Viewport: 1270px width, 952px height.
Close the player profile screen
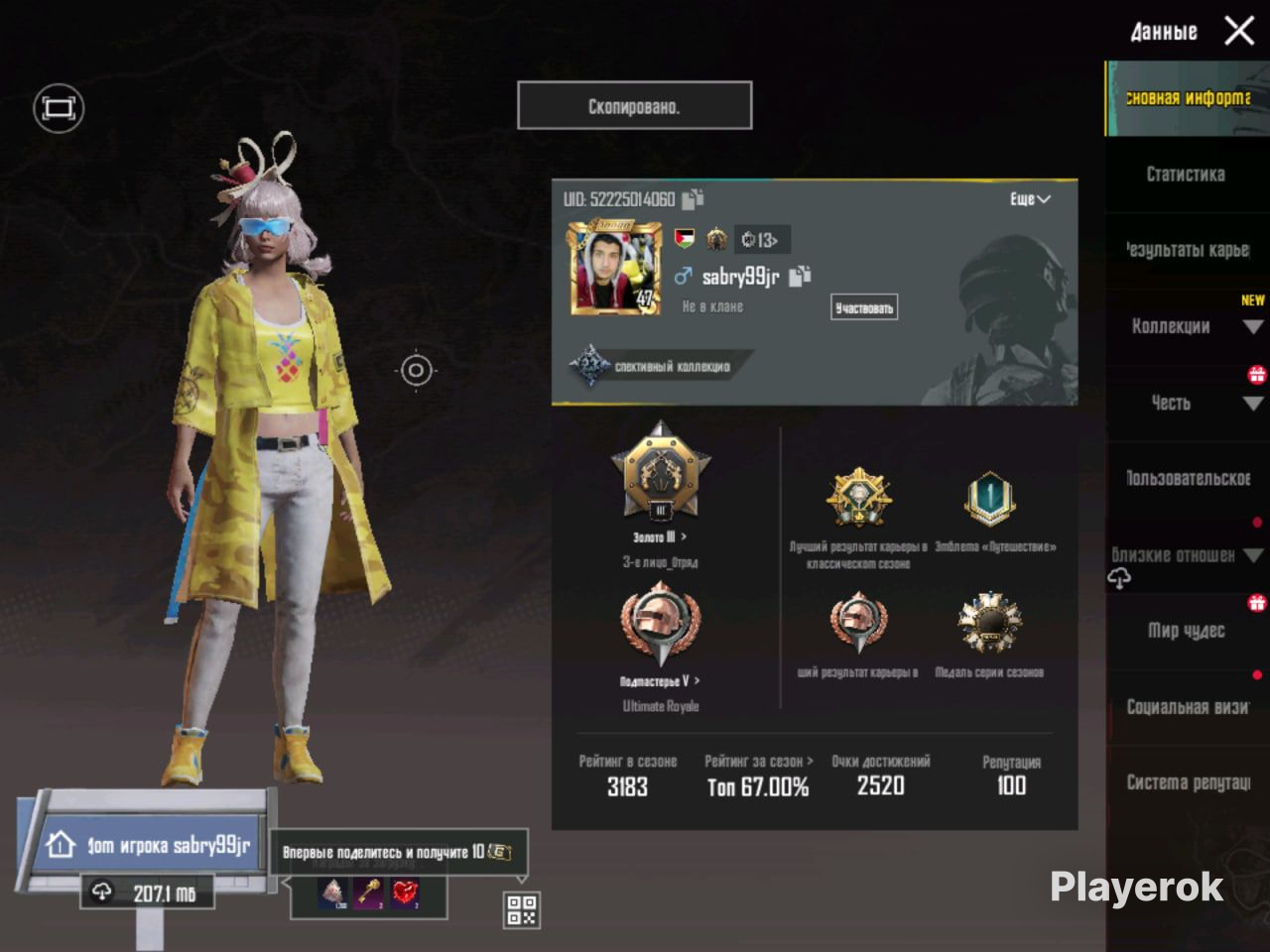point(1239,31)
